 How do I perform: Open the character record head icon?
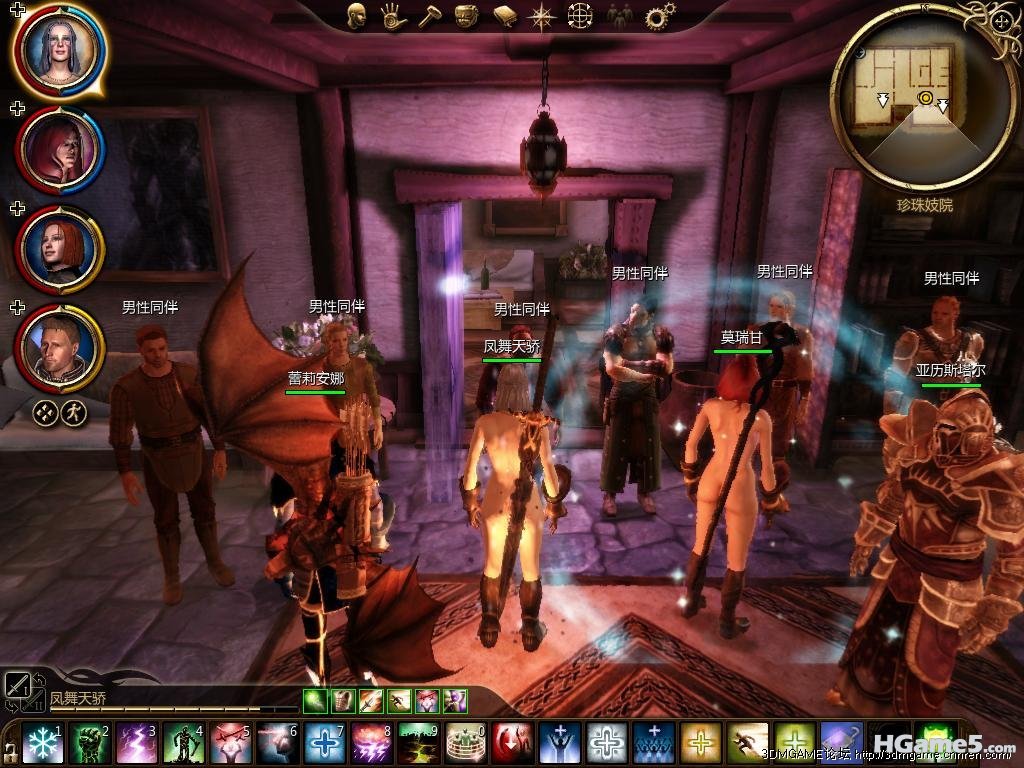pyautogui.click(x=356, y=16)
